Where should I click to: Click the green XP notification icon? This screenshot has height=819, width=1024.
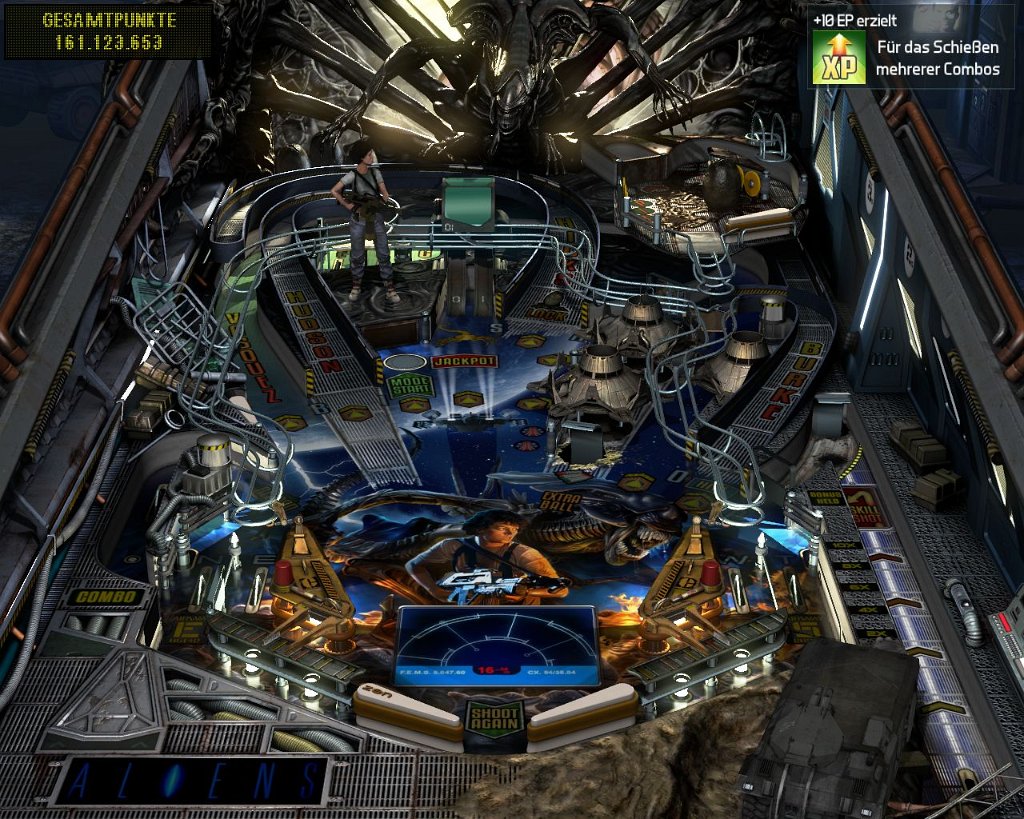[838, 58]
